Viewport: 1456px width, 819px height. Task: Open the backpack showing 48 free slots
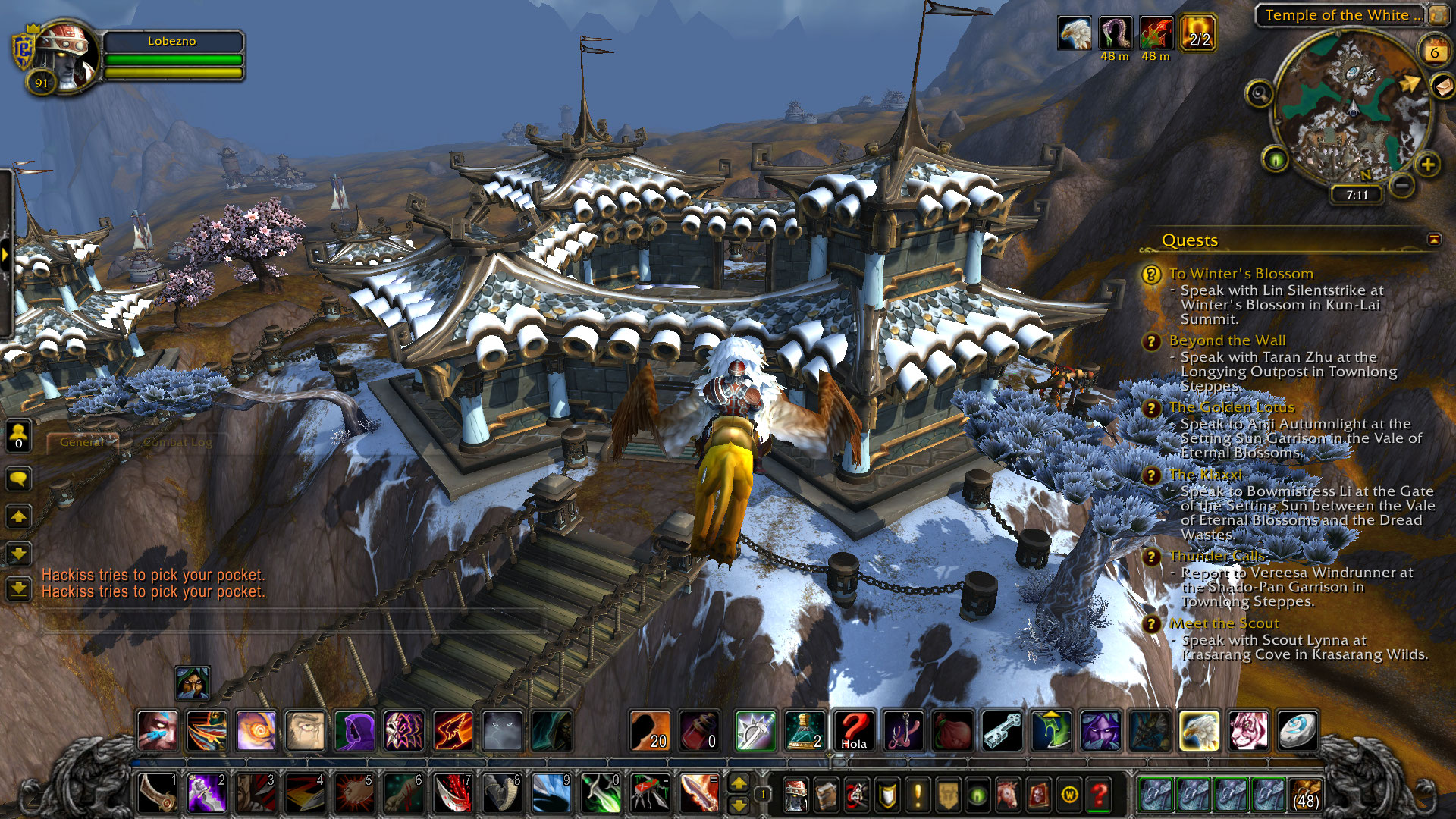click(1305, 794)
